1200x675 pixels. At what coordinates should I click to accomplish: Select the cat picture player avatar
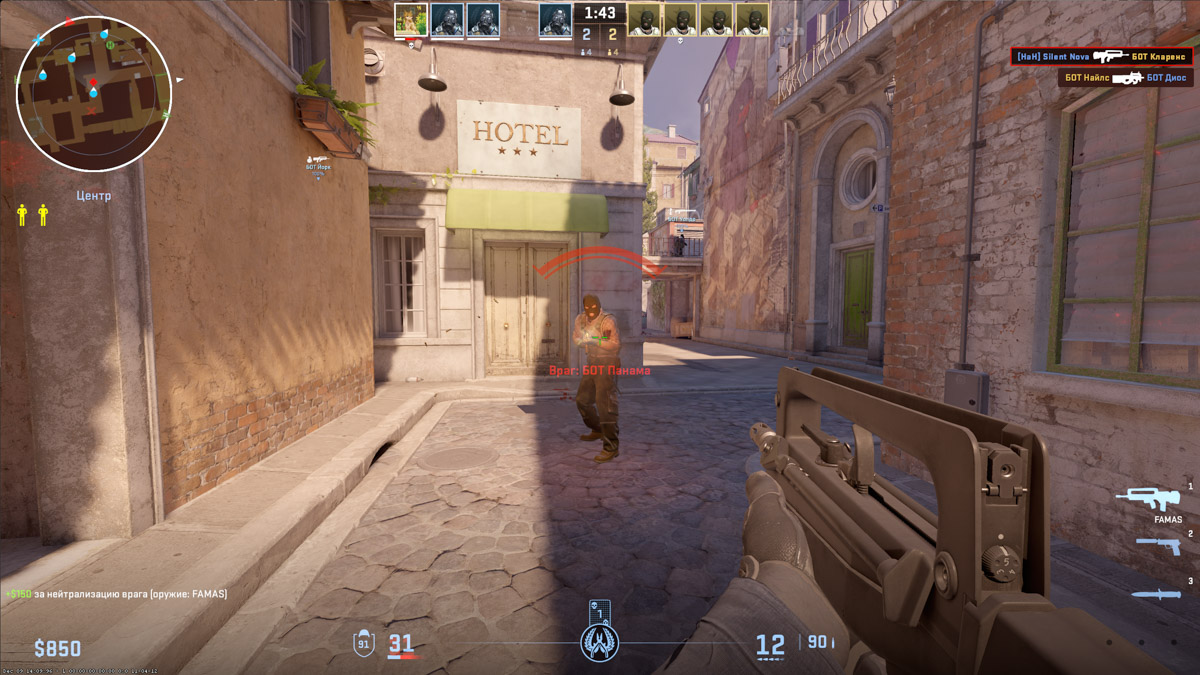tap(411, 19)
